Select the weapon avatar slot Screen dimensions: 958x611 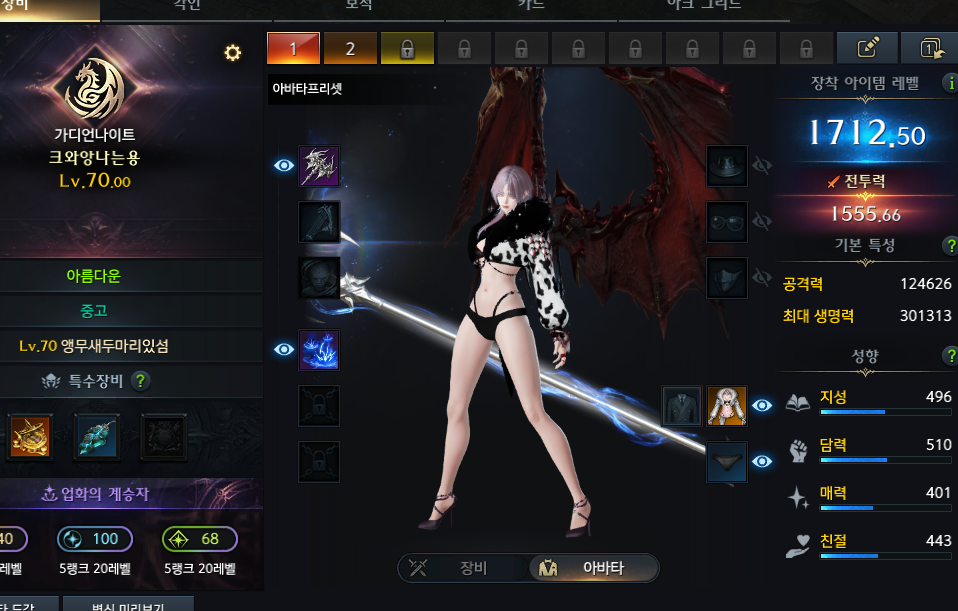click(319, 166)
